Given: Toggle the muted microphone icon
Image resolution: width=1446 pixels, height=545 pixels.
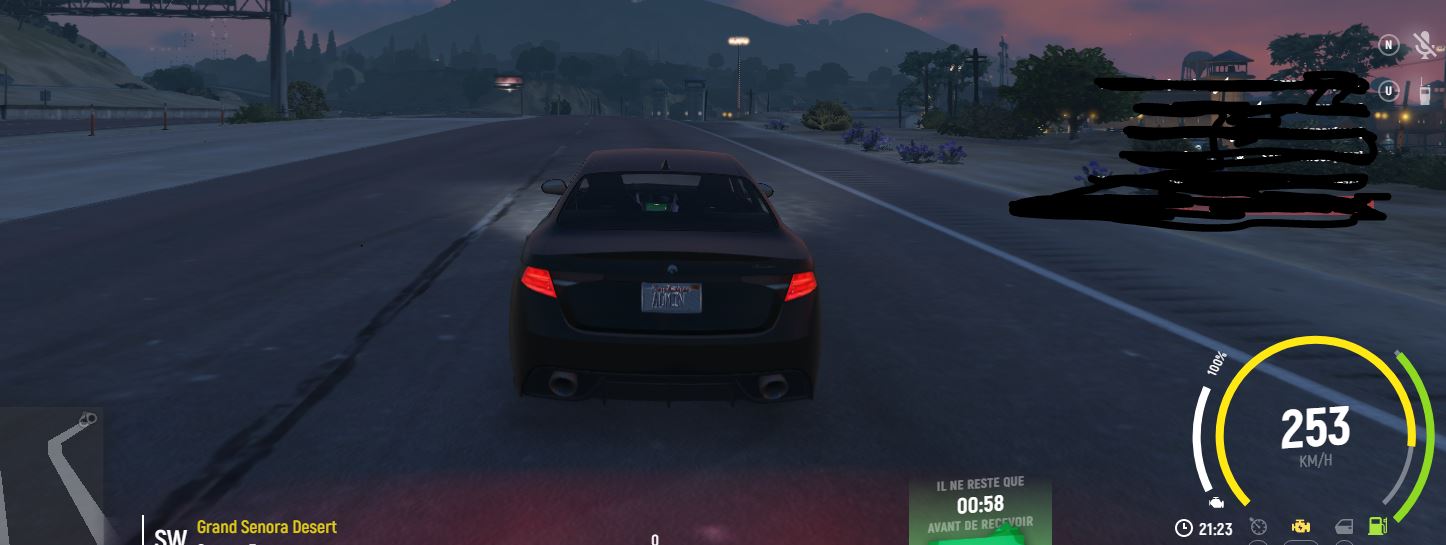Looking at the screenshot, I should [x=1423, y=45].
